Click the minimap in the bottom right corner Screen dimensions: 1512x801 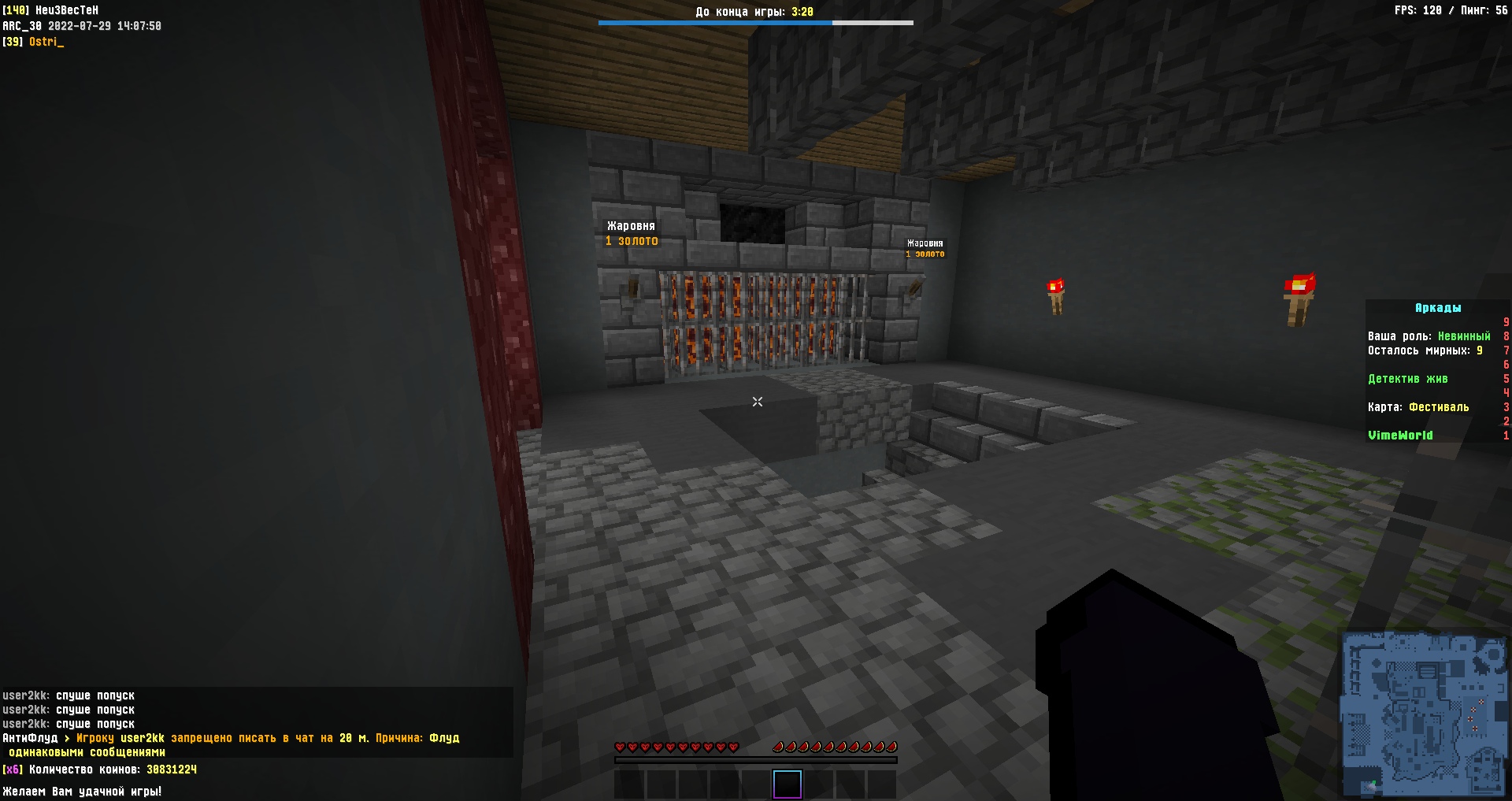point(1424,713)
